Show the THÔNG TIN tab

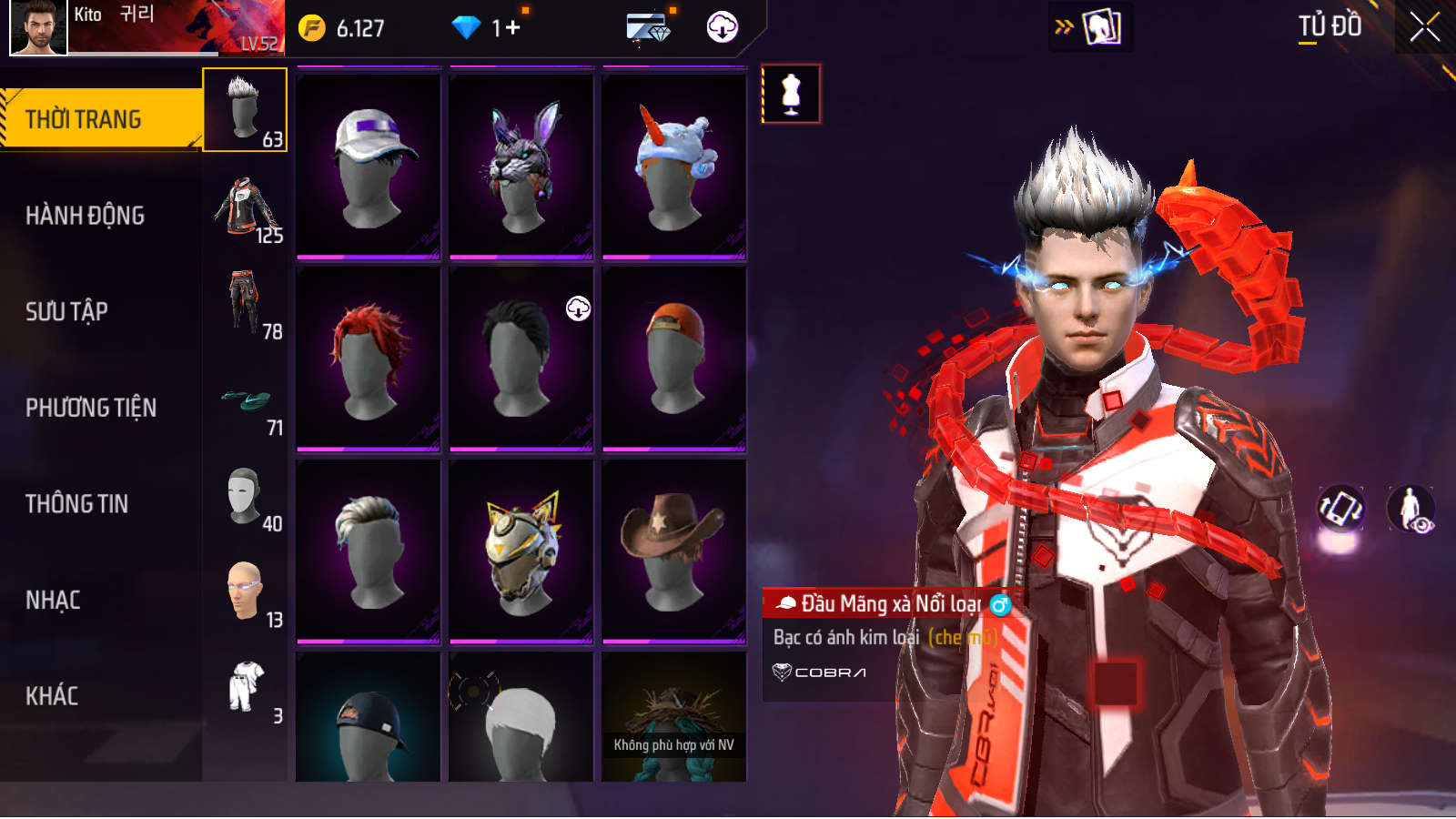pyautogui.click(x=77, y=504)
